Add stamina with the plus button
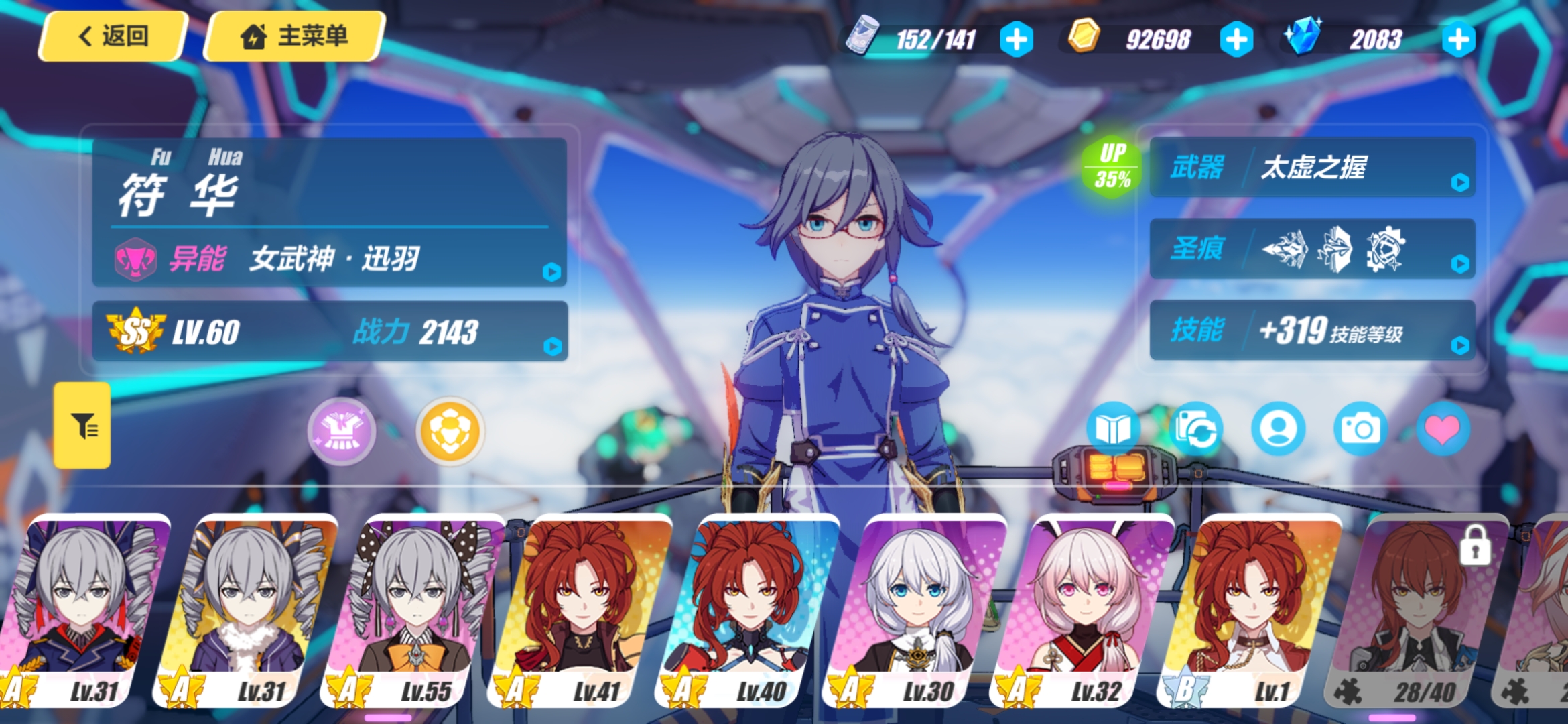This screenshot has width=1568, height=724. 1016,40
